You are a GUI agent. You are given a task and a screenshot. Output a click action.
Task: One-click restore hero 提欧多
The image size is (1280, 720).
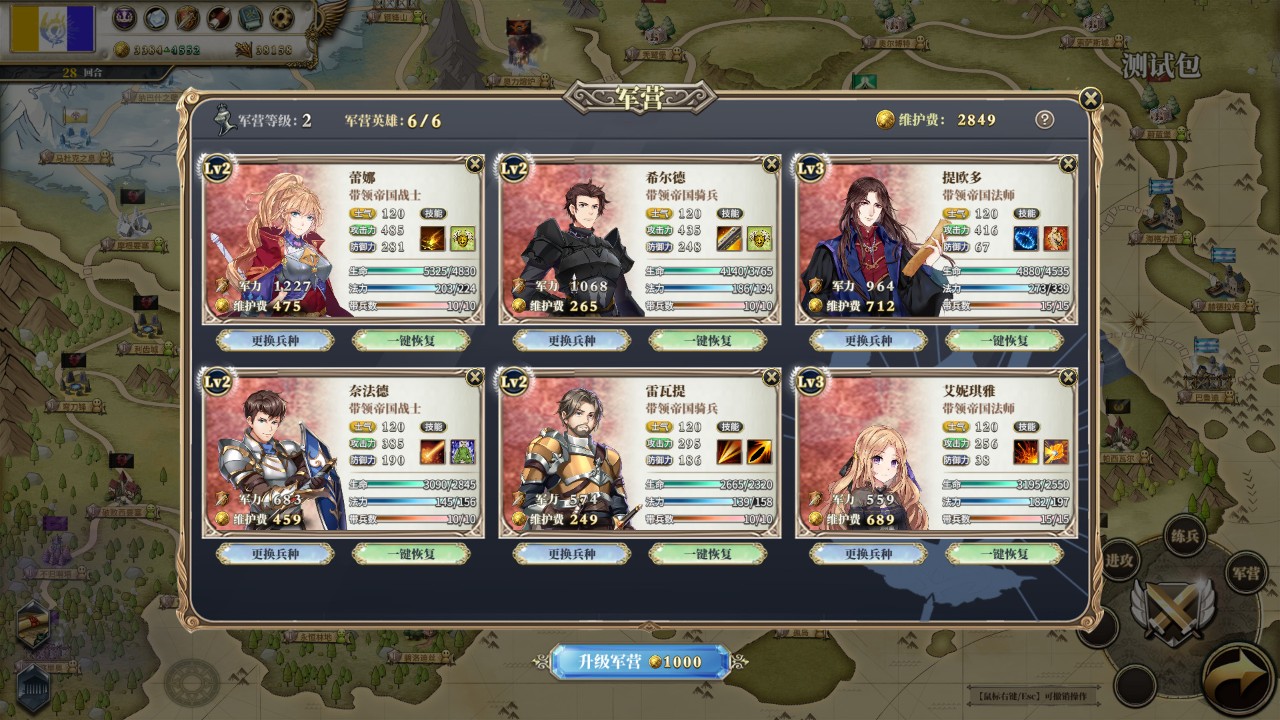[x=1003, y=340]
